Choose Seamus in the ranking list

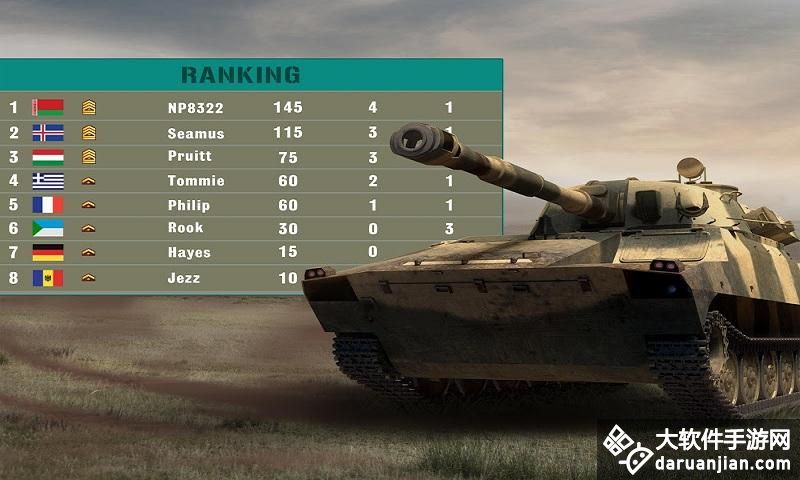(195, 133)
